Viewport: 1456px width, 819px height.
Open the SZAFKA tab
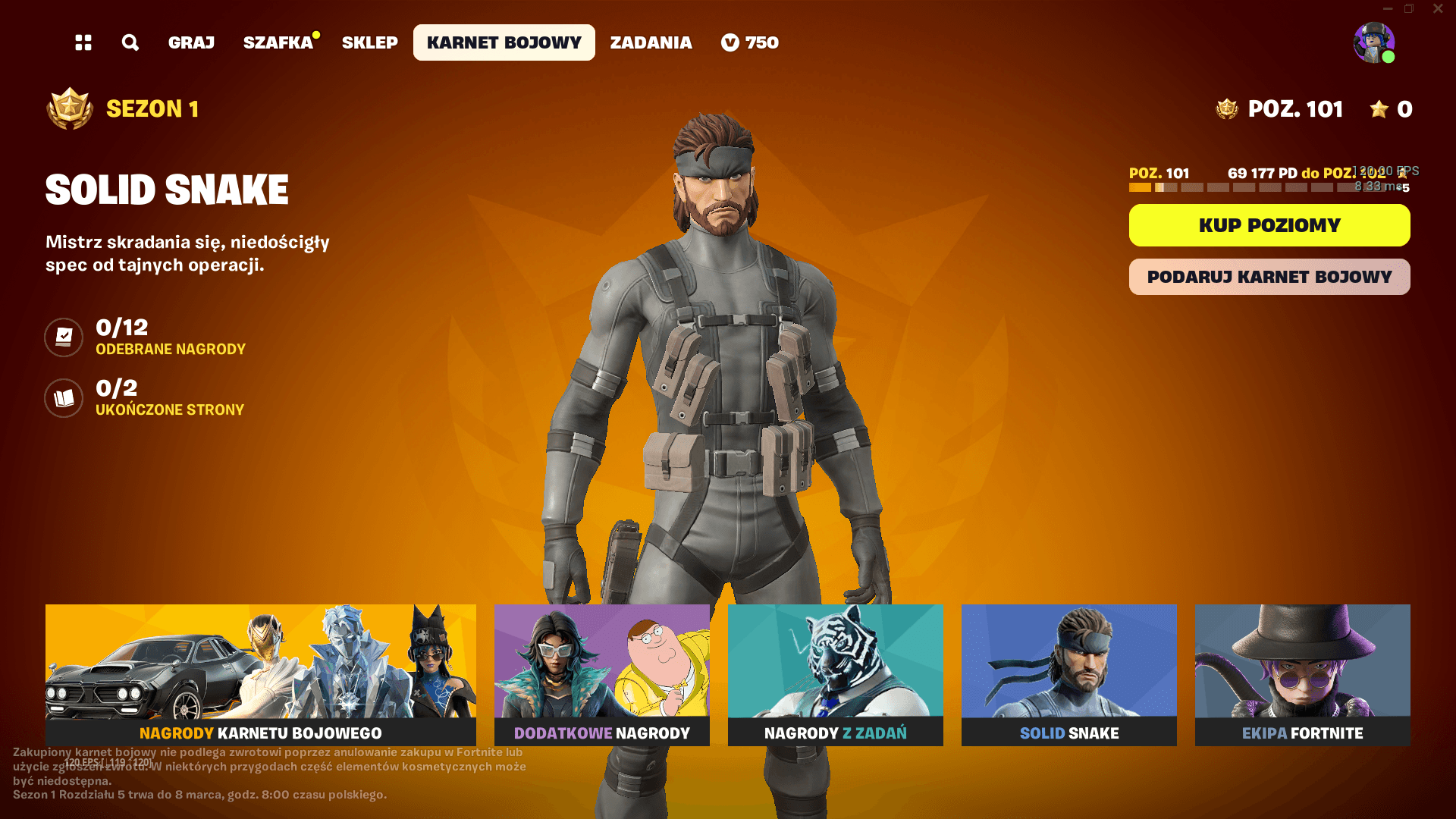(278, 42)
